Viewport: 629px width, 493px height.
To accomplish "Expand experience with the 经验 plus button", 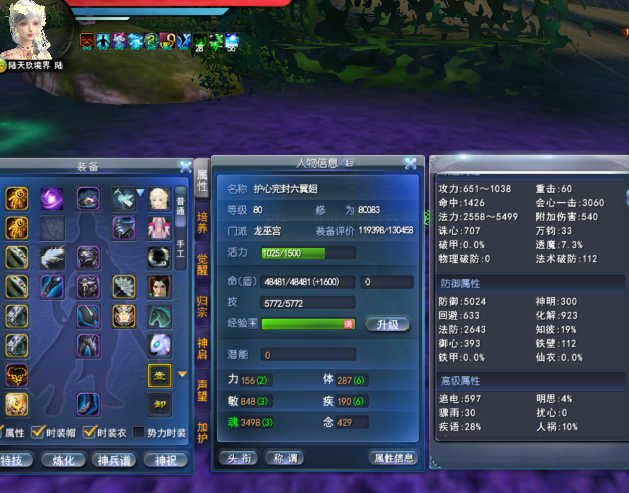I will click(x=252, y=324).
